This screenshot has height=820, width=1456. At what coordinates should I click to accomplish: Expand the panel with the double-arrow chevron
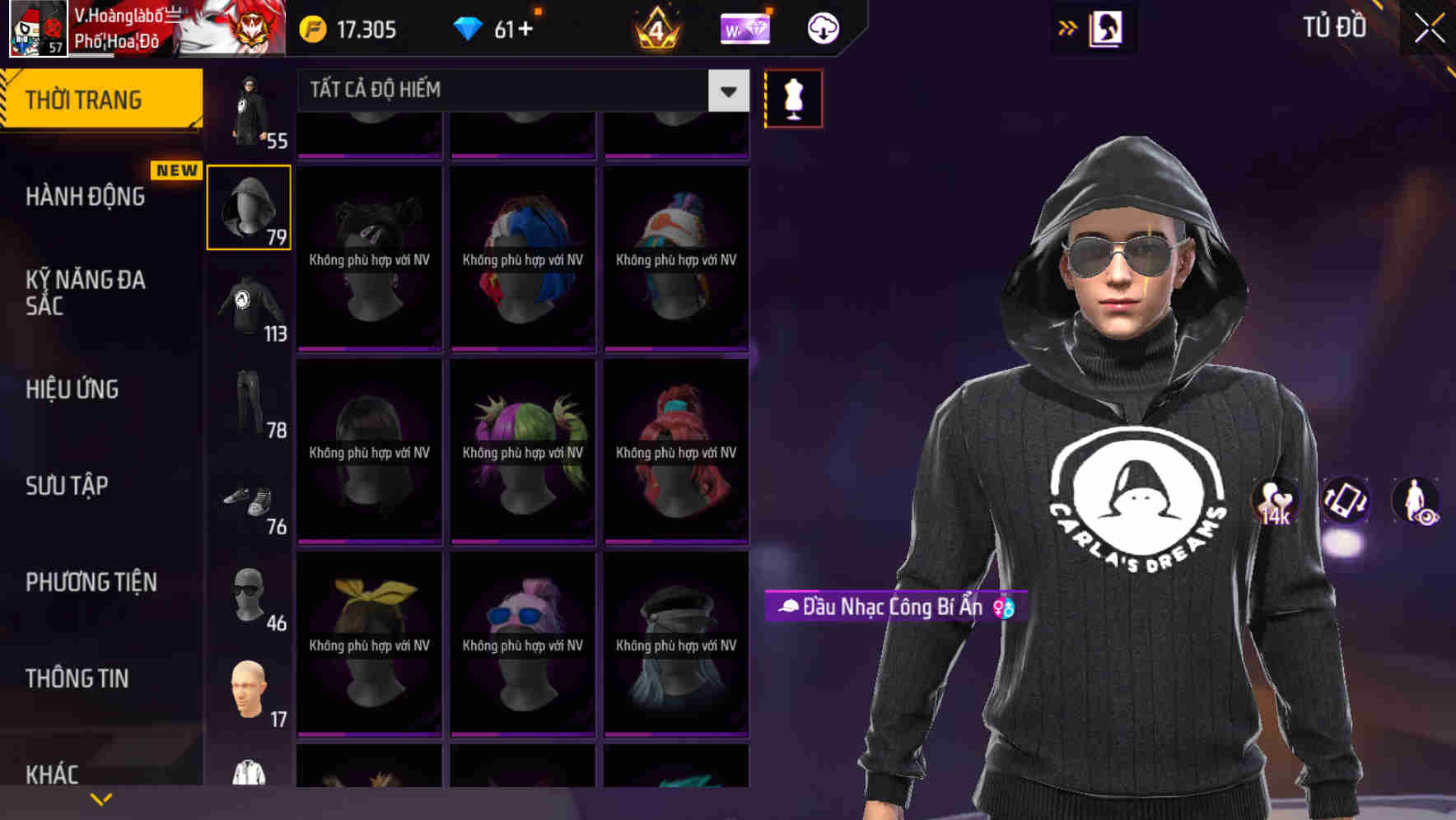pos(1067,28)
